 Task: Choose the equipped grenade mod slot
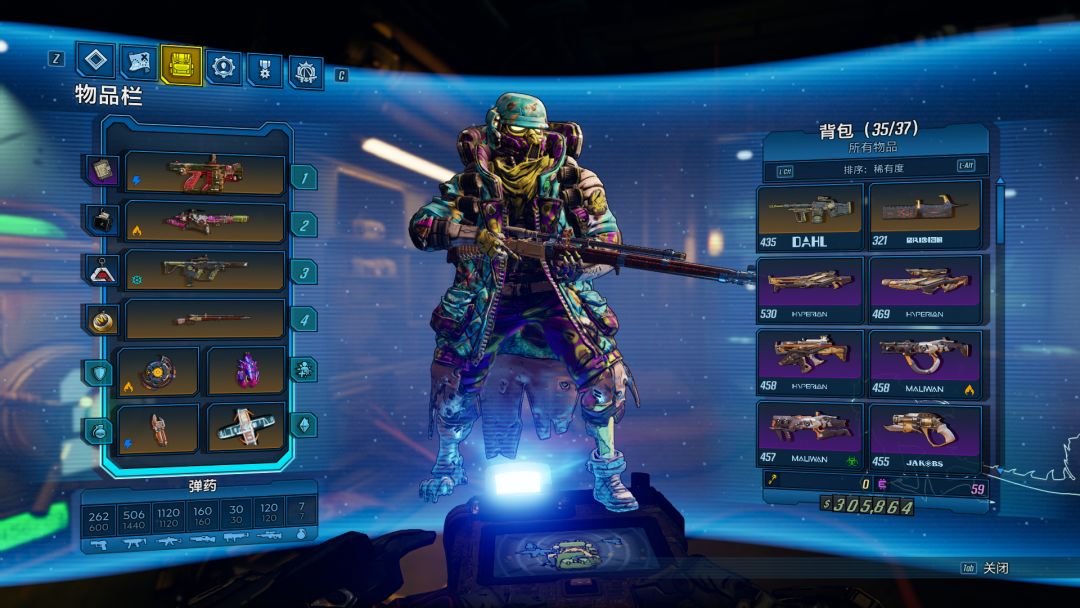[x=158, y=428]
